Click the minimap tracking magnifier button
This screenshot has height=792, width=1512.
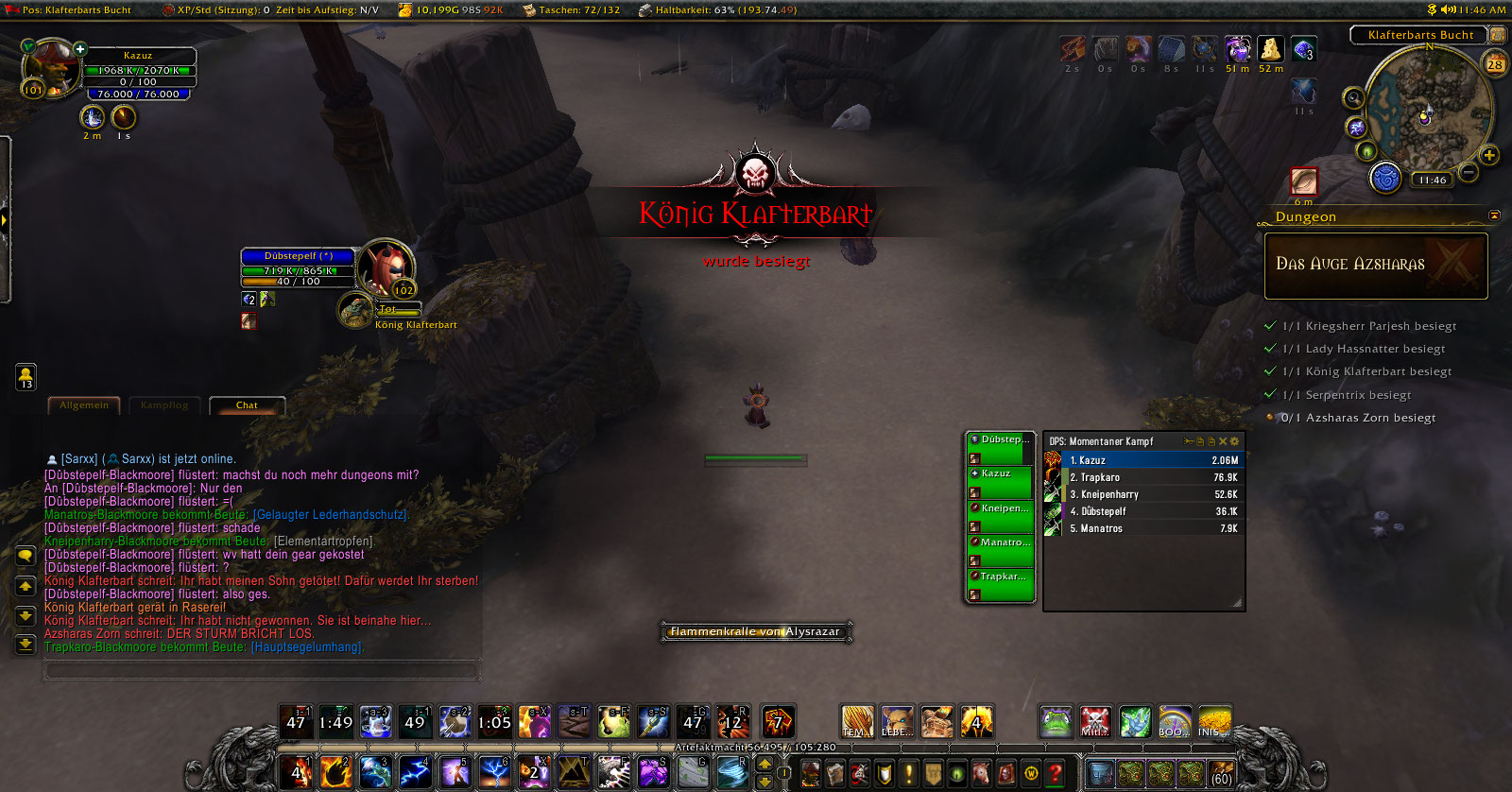(x=1354, y=97)
